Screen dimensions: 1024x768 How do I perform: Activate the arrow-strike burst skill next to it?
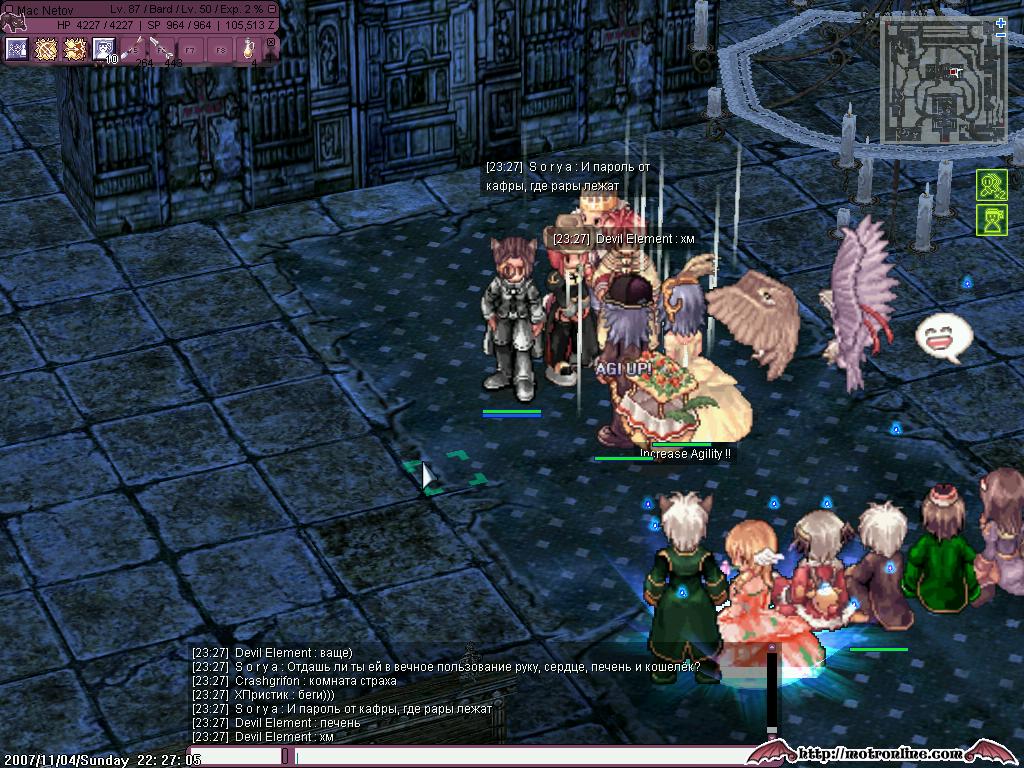(75, 49)
